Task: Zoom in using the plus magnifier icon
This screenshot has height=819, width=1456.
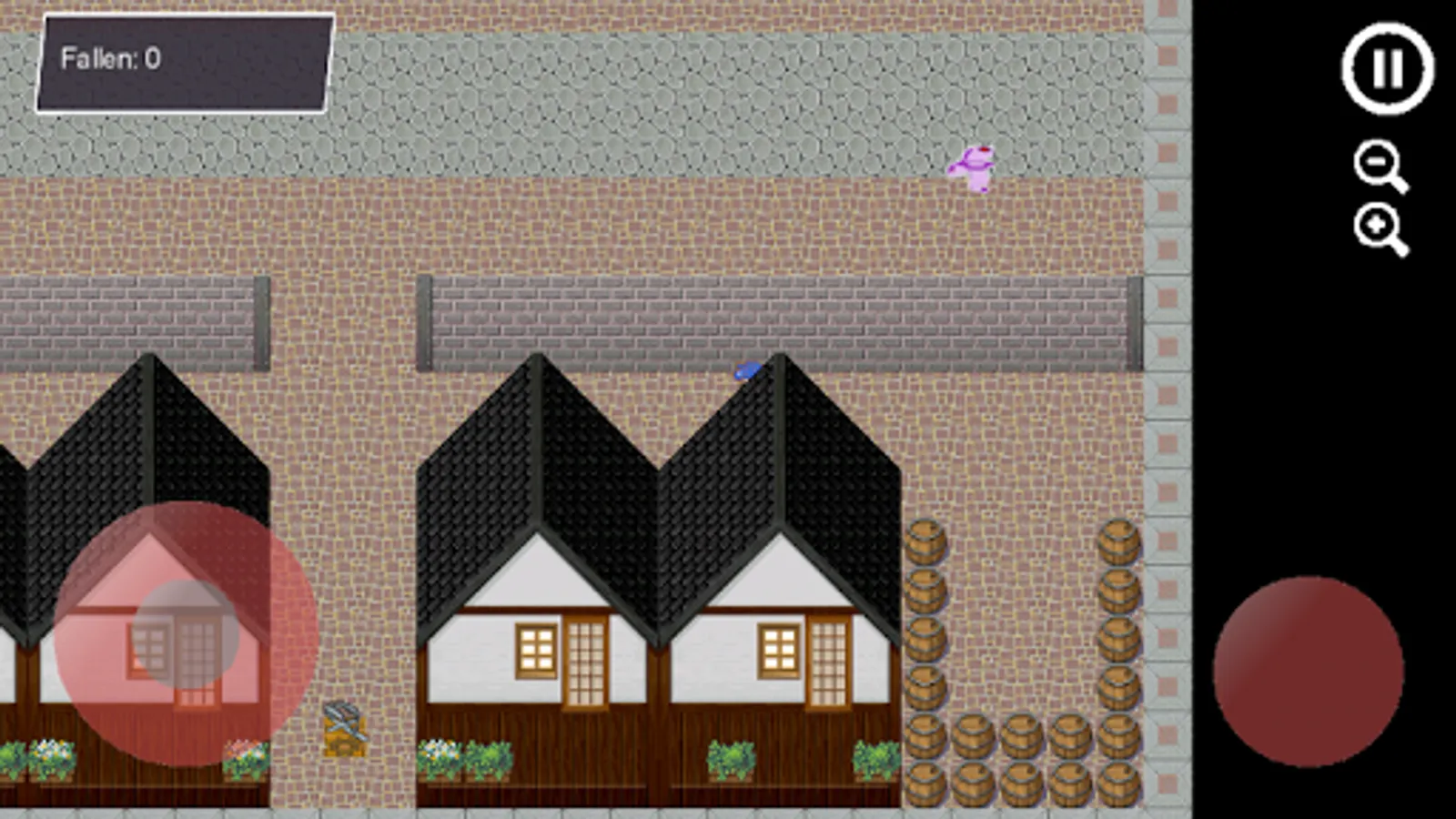Action: pyautogui.click(x=1374, y=225)
